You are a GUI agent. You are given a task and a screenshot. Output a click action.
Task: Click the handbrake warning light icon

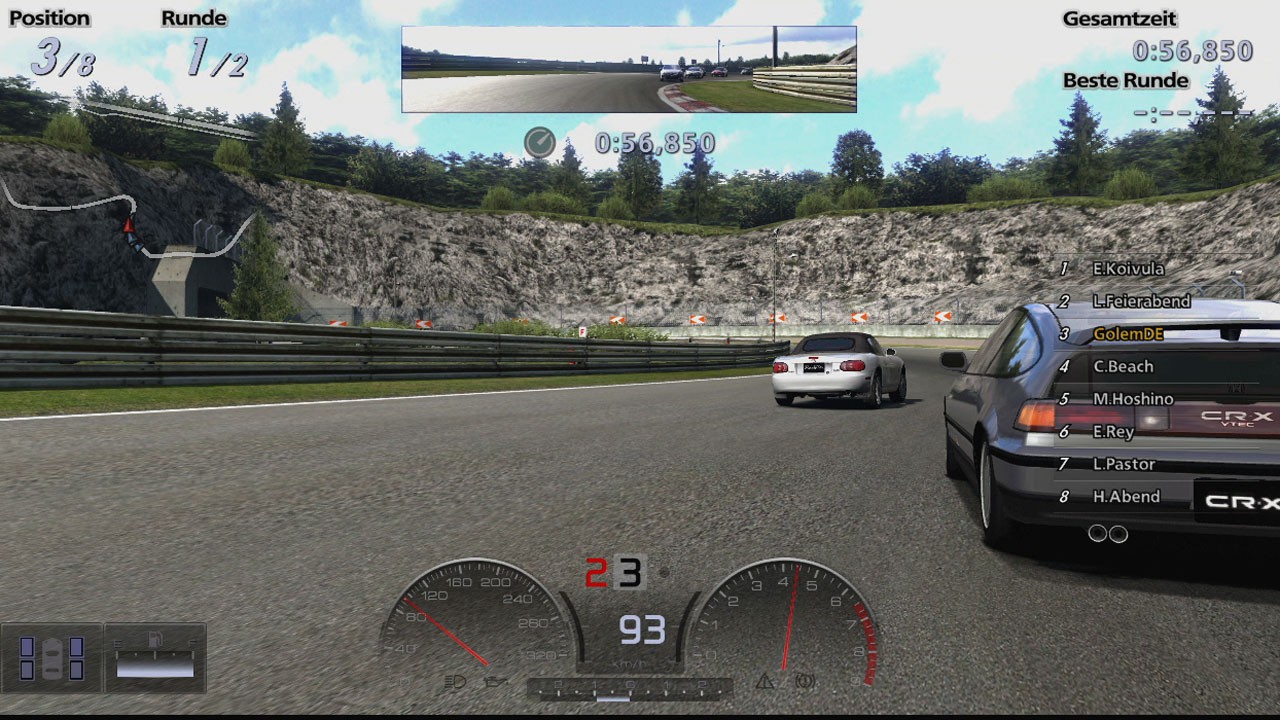click(804, 682)
